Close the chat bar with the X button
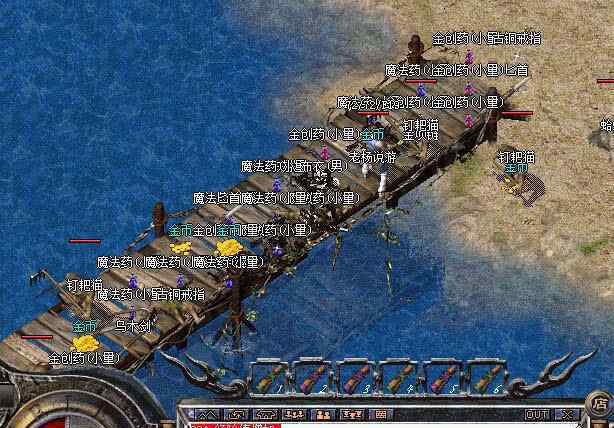Screen dimensions: 614x428 coord(567,414)
